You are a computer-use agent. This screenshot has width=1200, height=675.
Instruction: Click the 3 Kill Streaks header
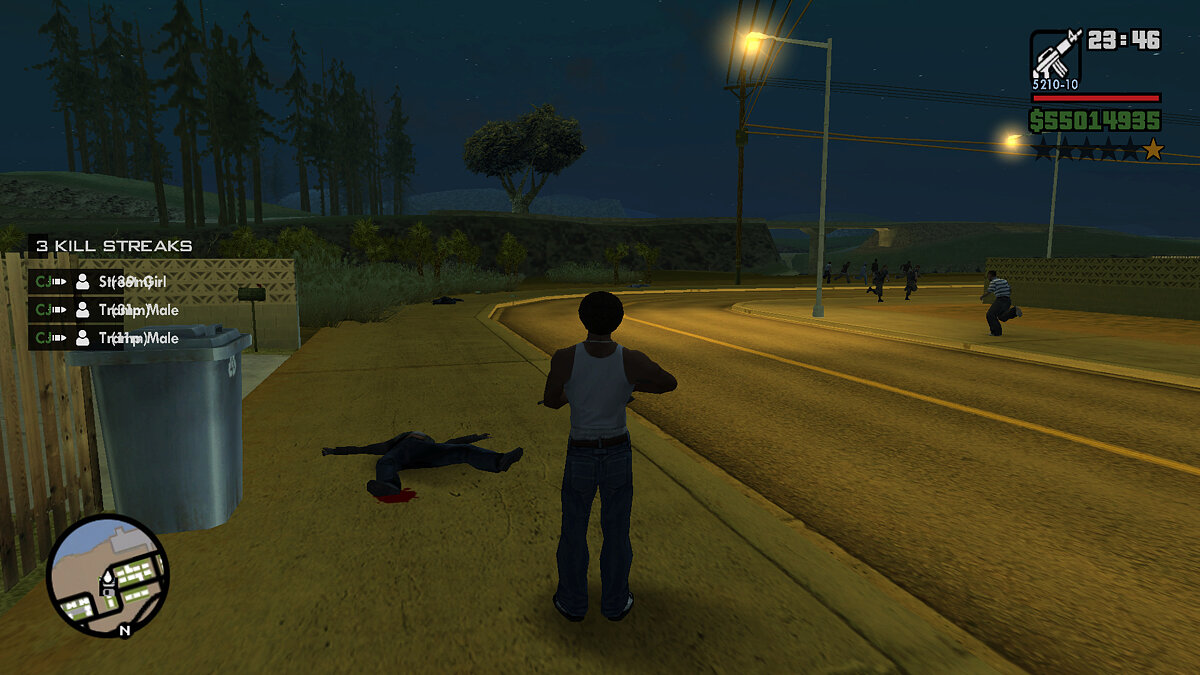coord(112,246)
